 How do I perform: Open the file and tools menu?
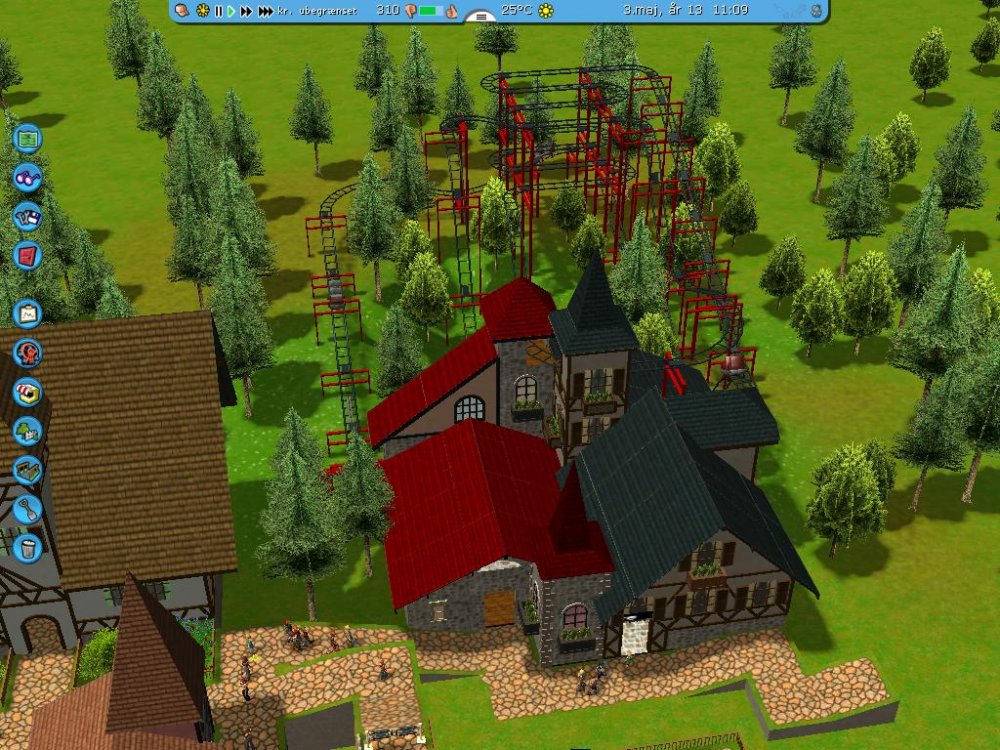click(x=27, y=216)
